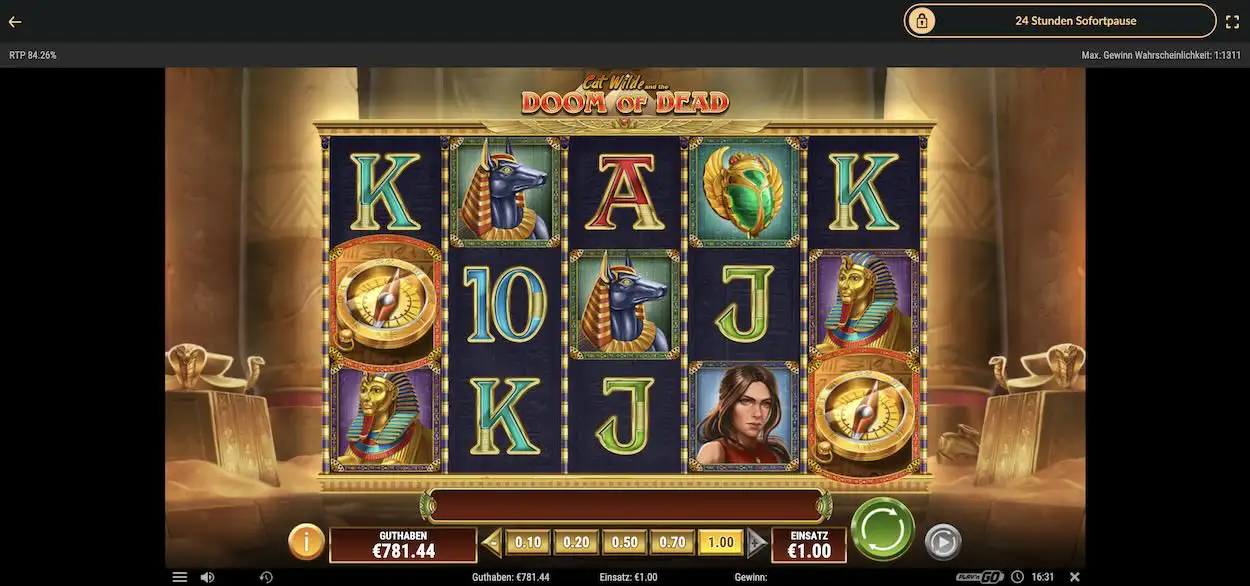The image size is (1250, 586).
Task: Select the 1.00 bet value
Action: 720,543
